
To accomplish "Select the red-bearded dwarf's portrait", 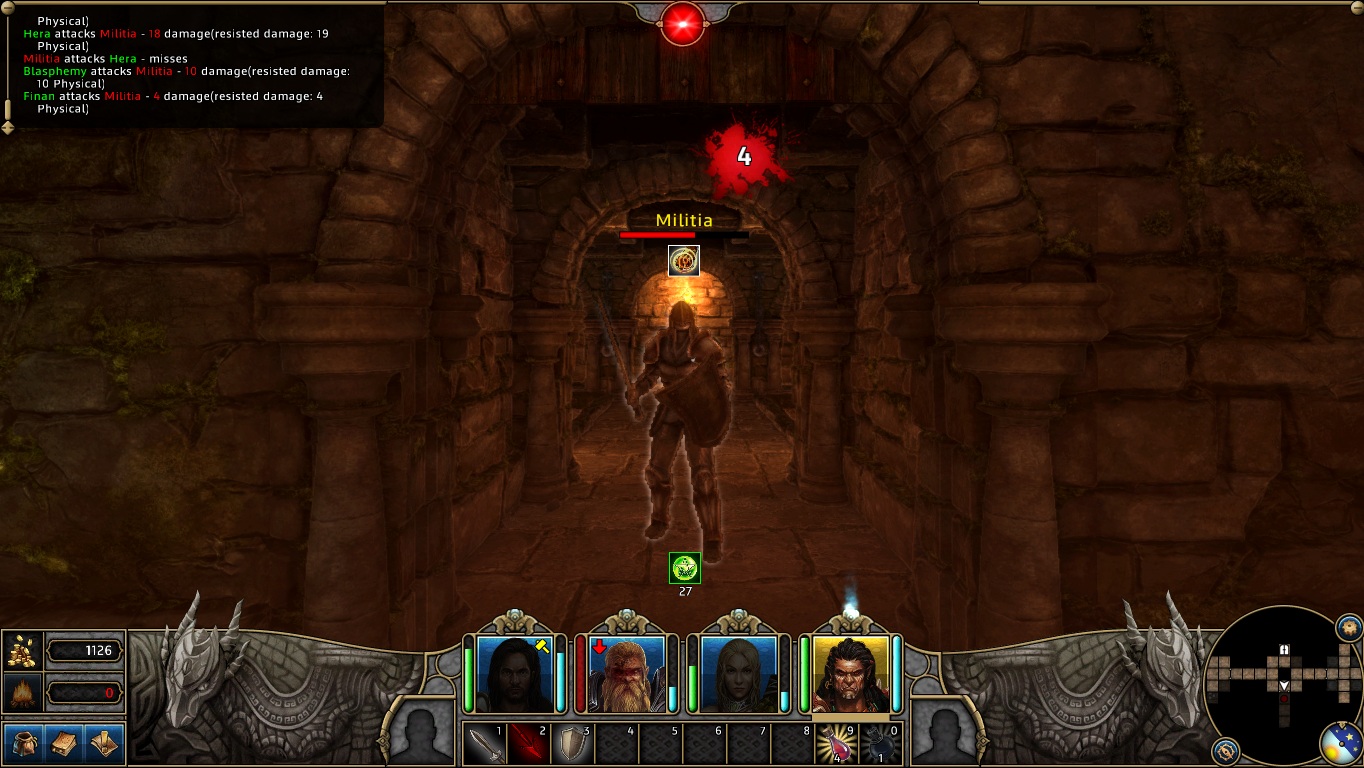I will click(x=627, y=673).
